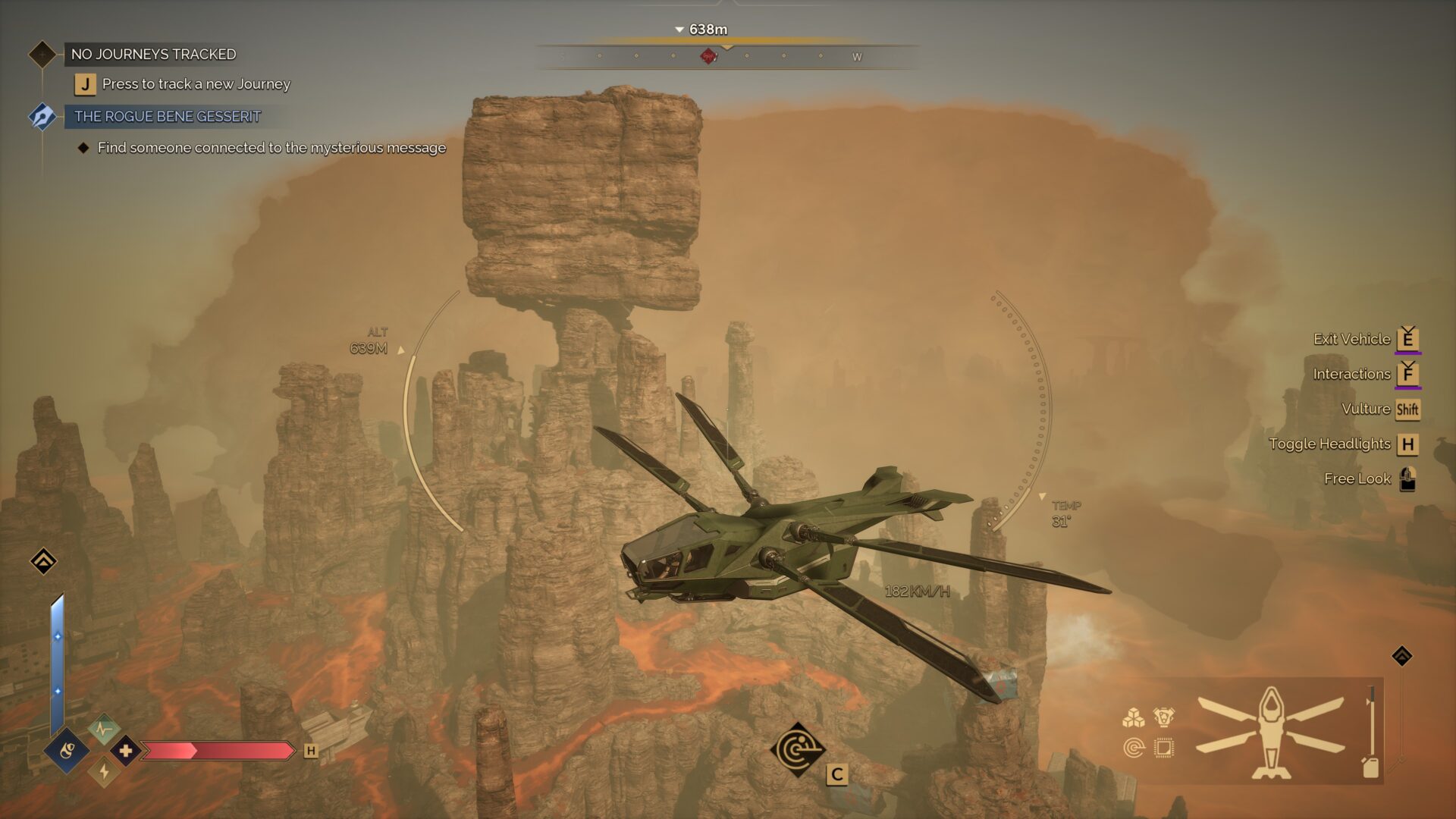1456x819 pixels.
Task: Select the stacked cubes vehicle inventory icon
Action: (x=1134, y=717)
